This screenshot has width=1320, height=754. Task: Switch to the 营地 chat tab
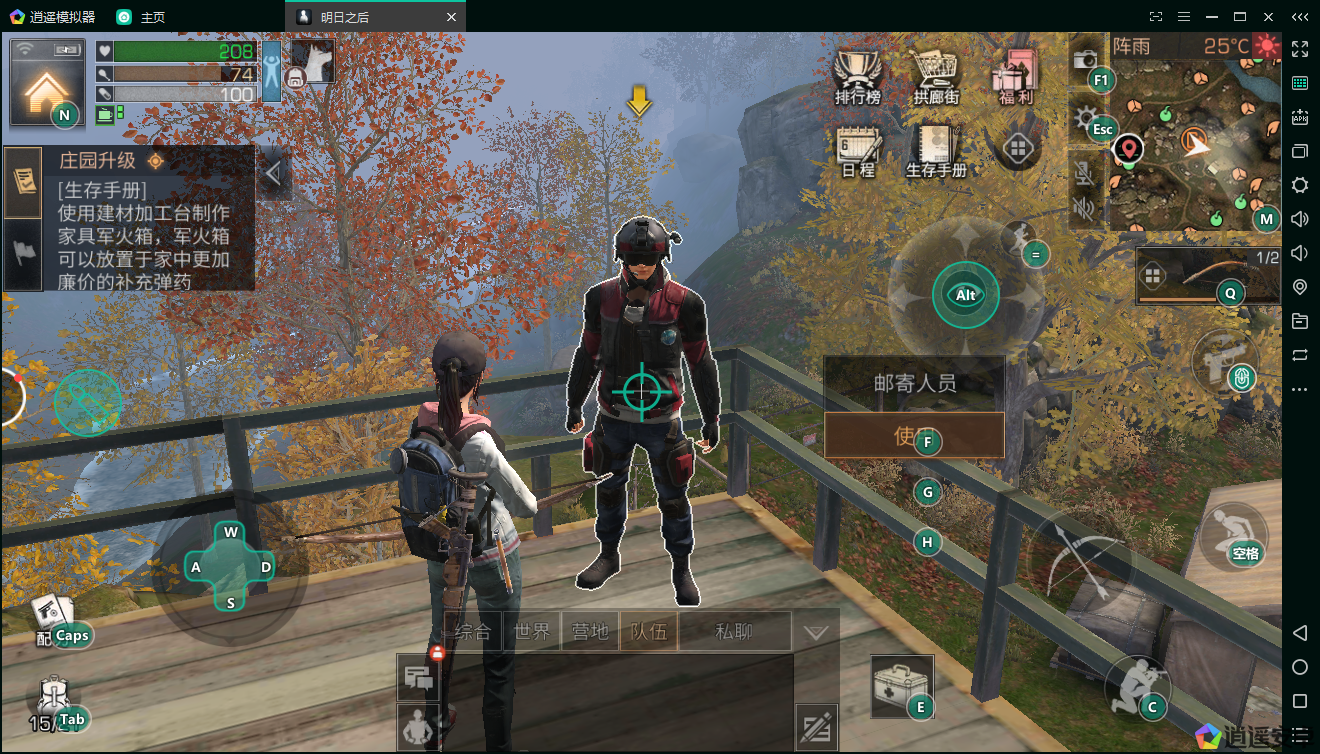point(590,632)
